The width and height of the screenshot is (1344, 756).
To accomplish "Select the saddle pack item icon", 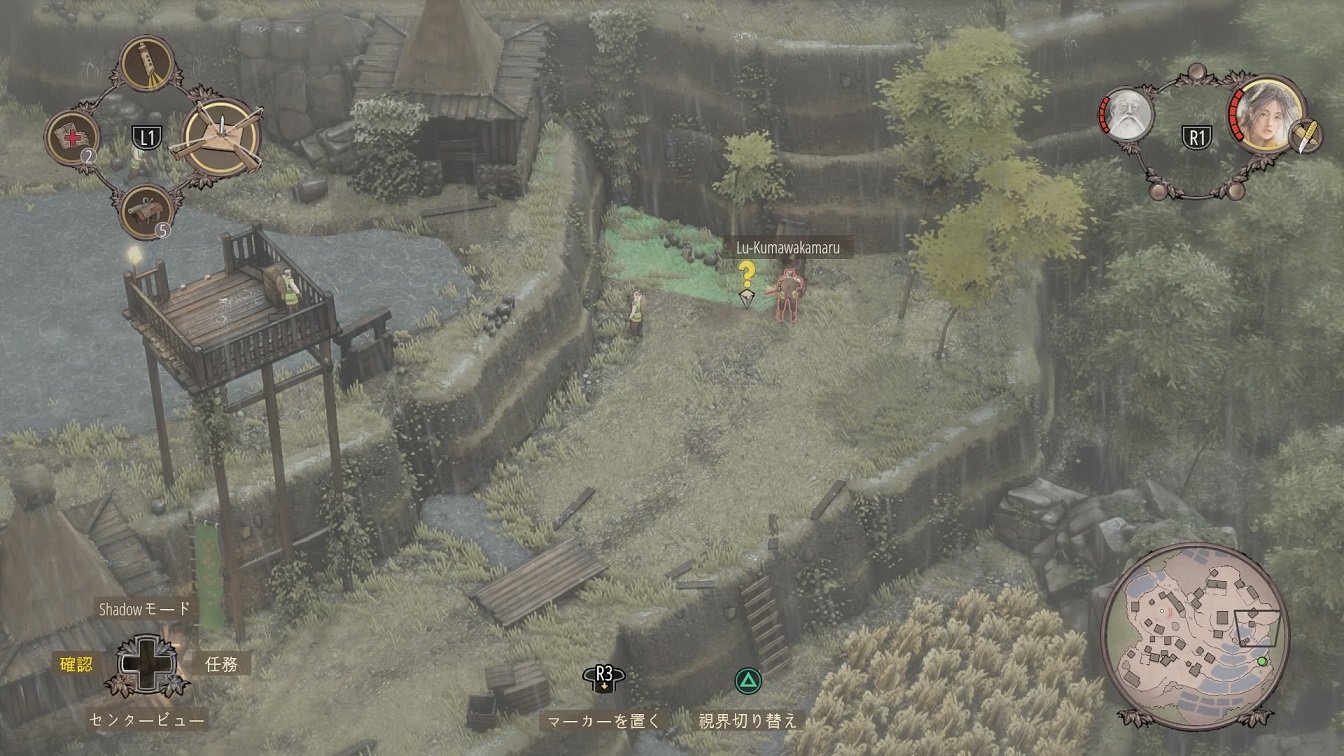I will coord(146,210).
